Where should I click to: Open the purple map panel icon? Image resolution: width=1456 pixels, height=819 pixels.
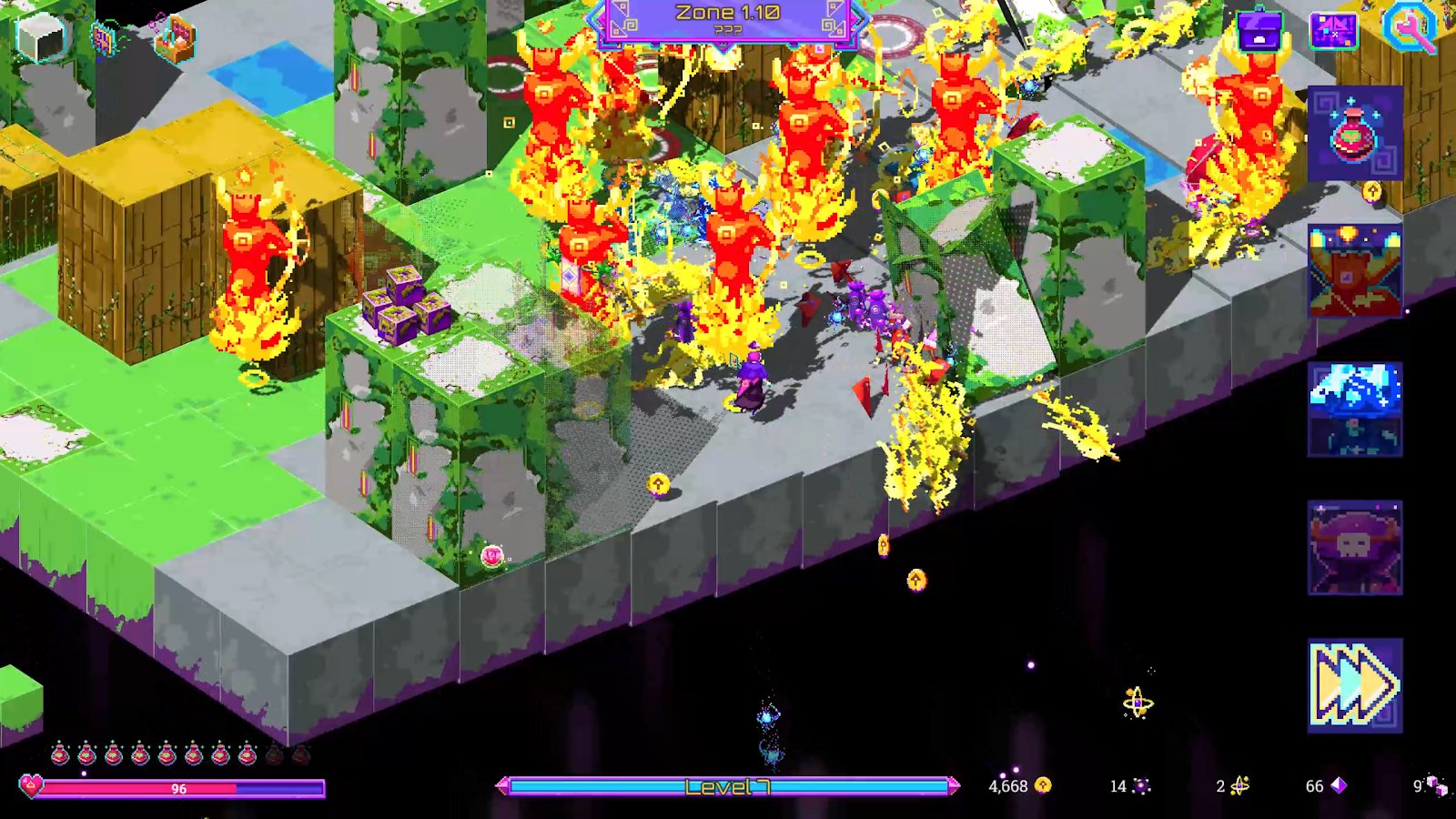tap(1333, 30)
